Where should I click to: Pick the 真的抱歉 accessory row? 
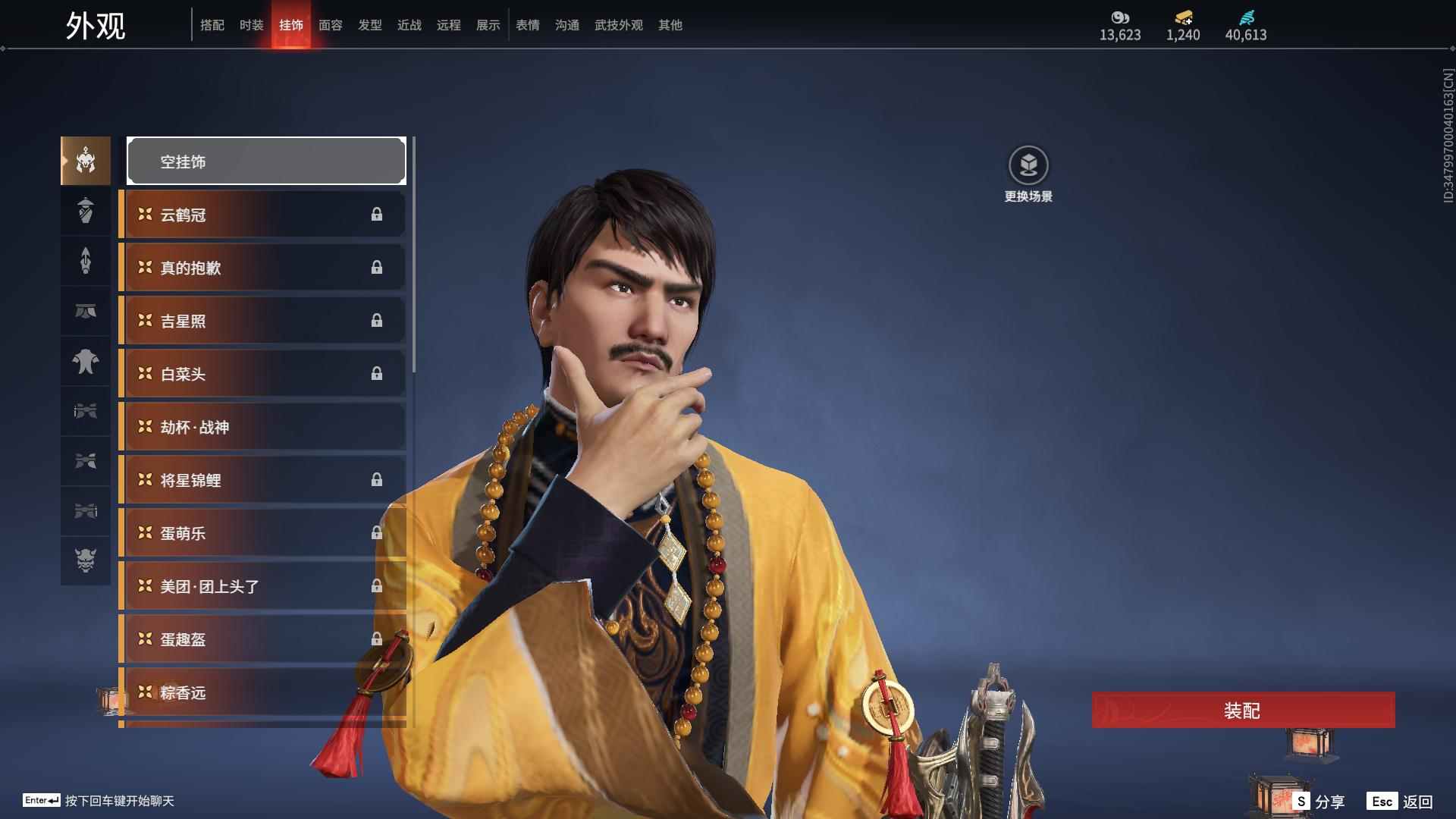[x=262, y=268]
